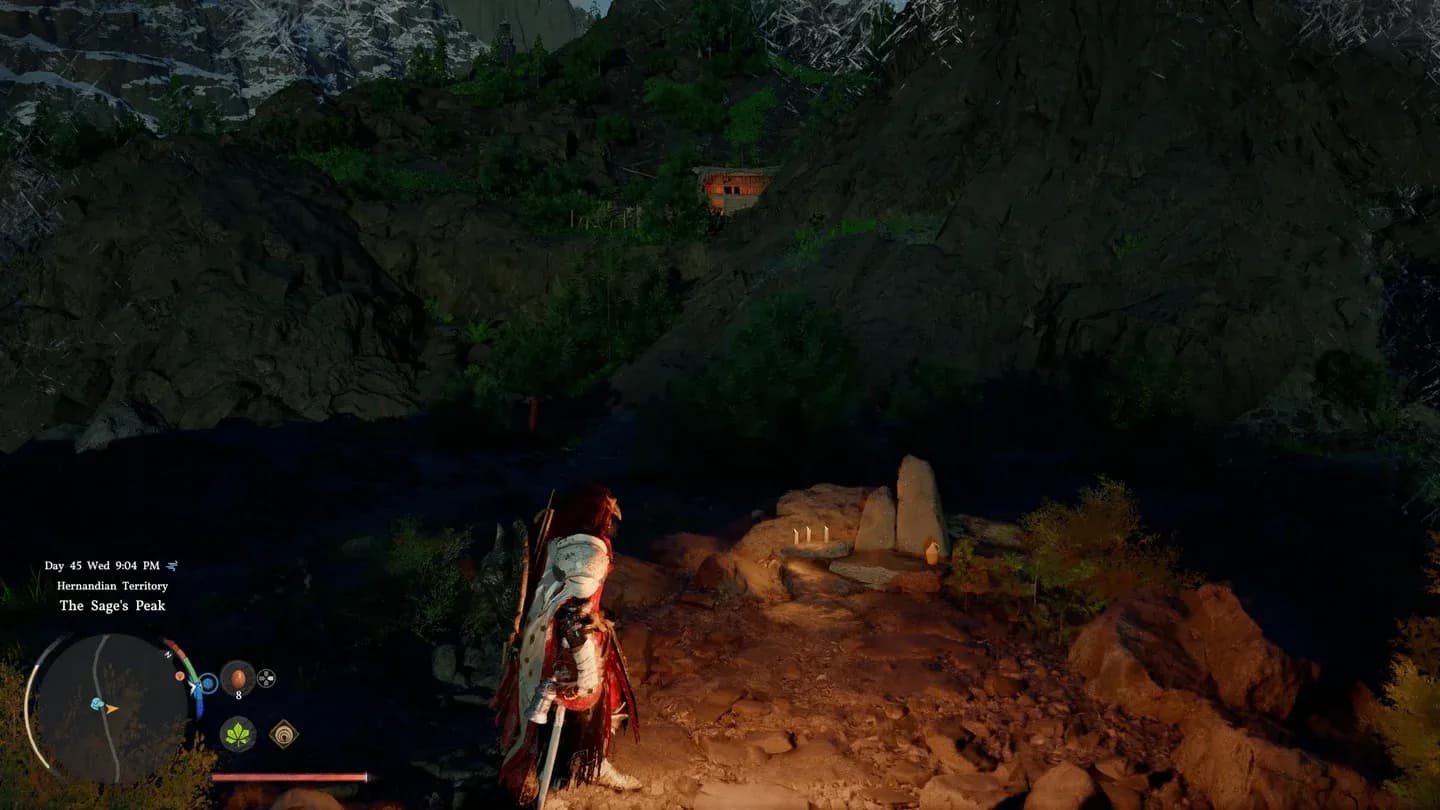Open the circular minimap

click(x=114, y=714)
